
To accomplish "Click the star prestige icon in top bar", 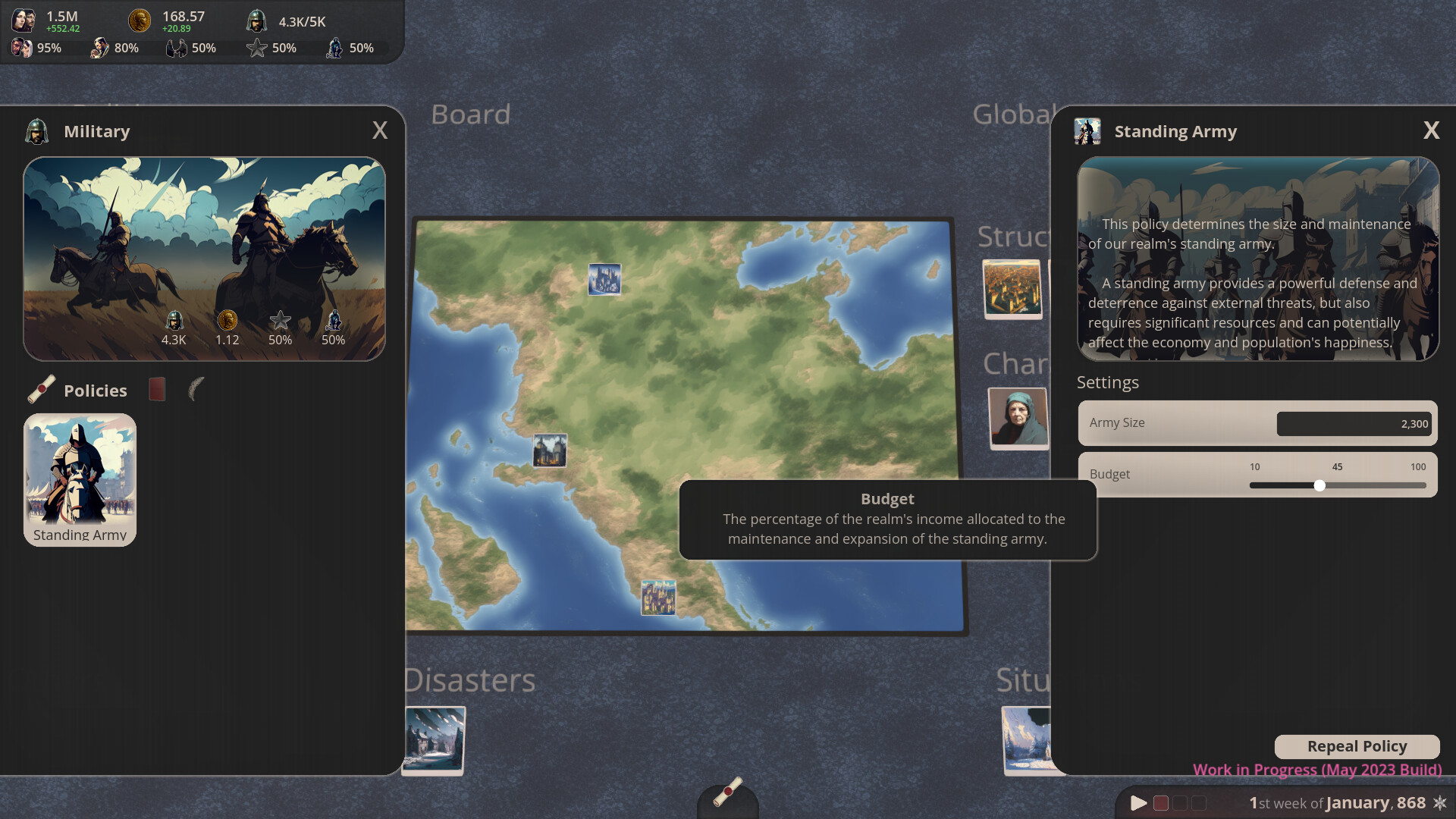I will (x=256, y=47).
